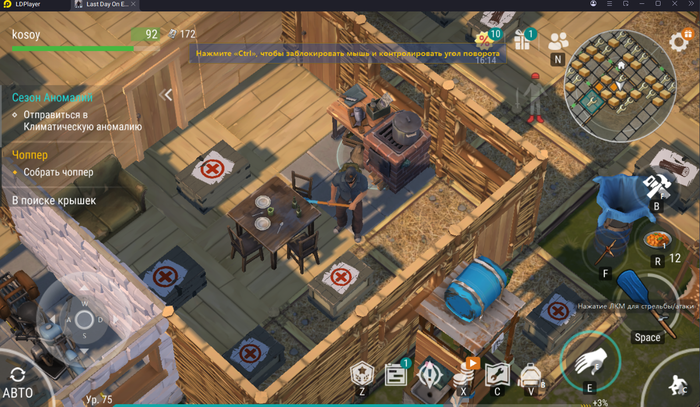This screenshot has height=407, width=700.
Task: Open the gift box rewards
Action: 522,41
